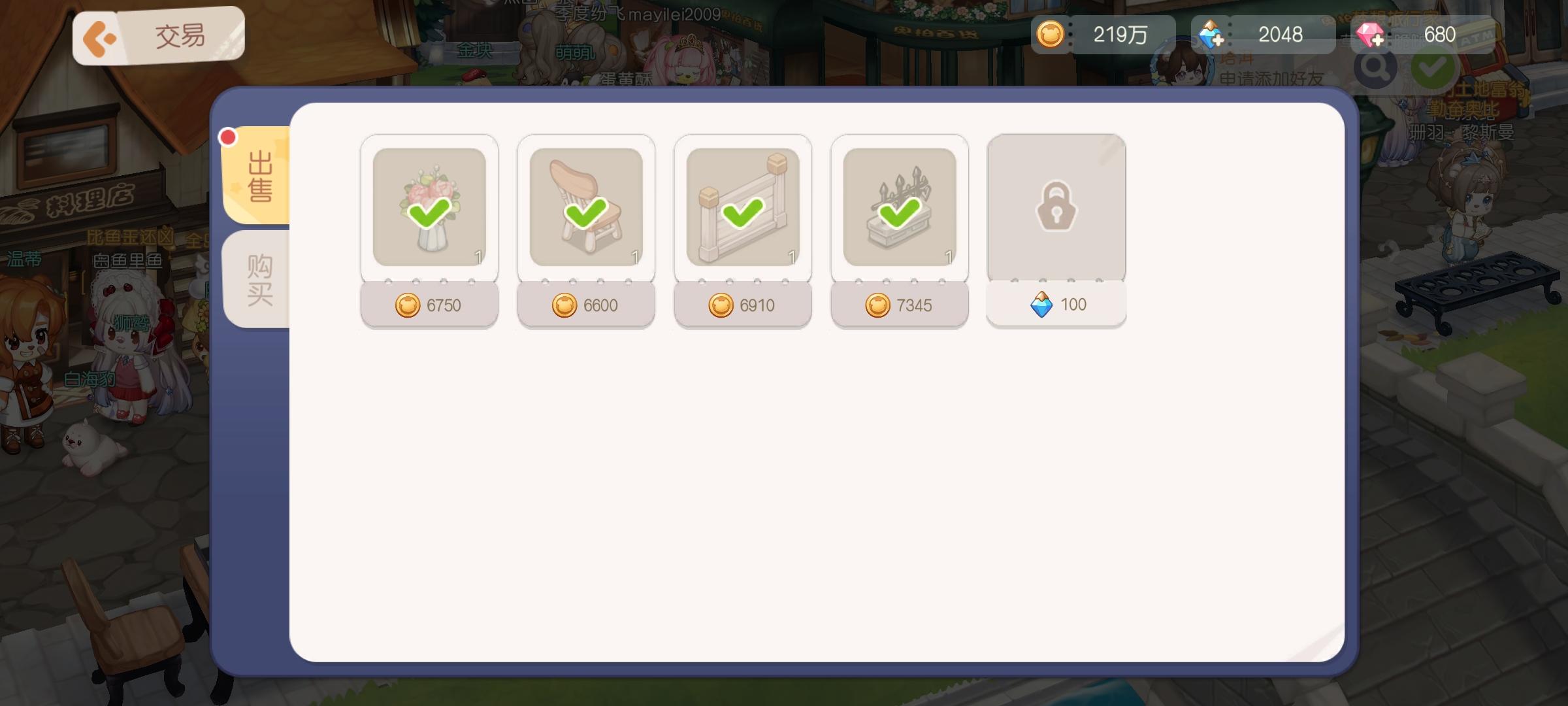Viewport: 1568px width, 706px height.
Task: Tap the green checkmark icon top right
Action: pyautogui.click(x=1432, y=67)
